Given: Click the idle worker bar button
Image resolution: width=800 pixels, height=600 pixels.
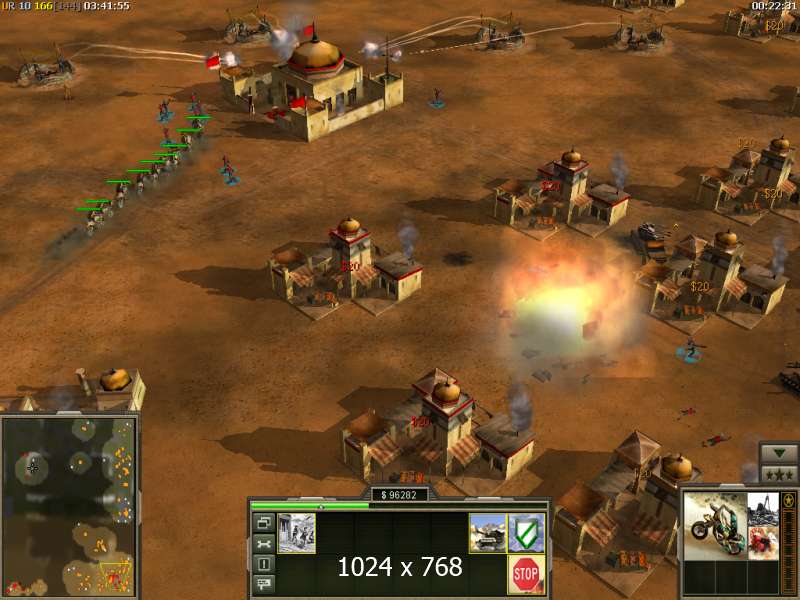Looking at the screenshot, I should point(263,565).
